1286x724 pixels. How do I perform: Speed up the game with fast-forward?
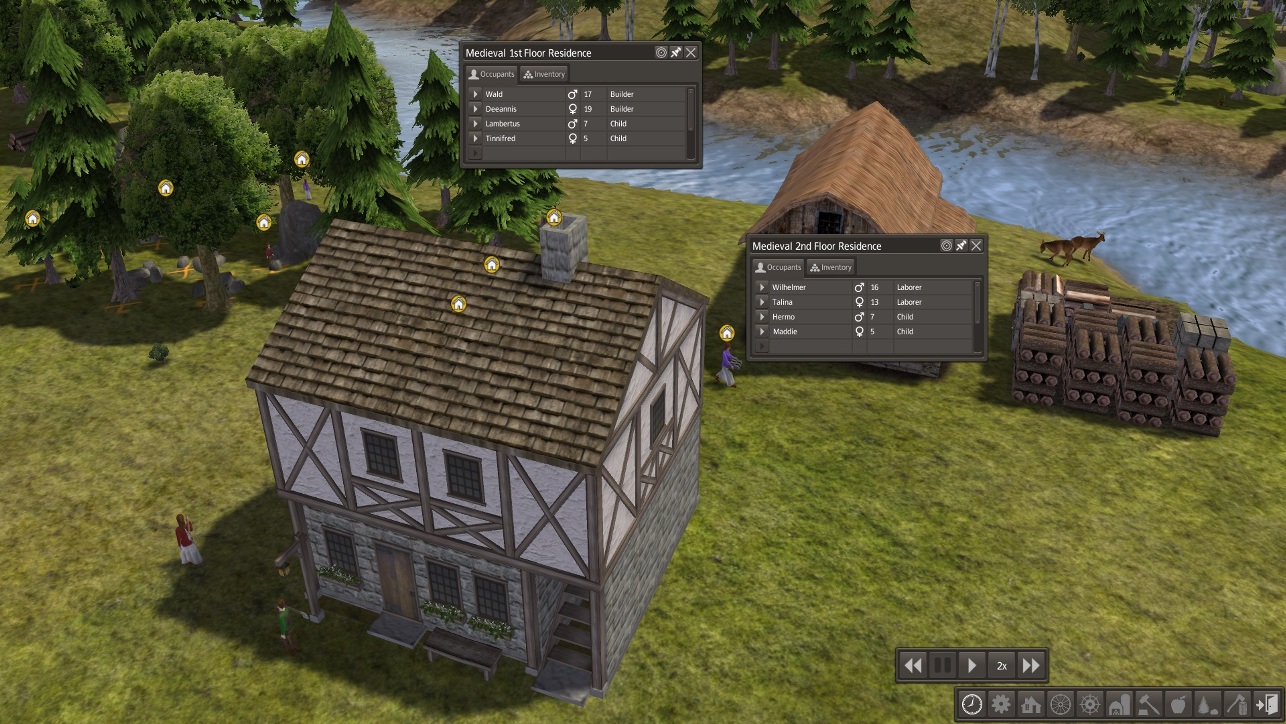[x=1031, y=665]
